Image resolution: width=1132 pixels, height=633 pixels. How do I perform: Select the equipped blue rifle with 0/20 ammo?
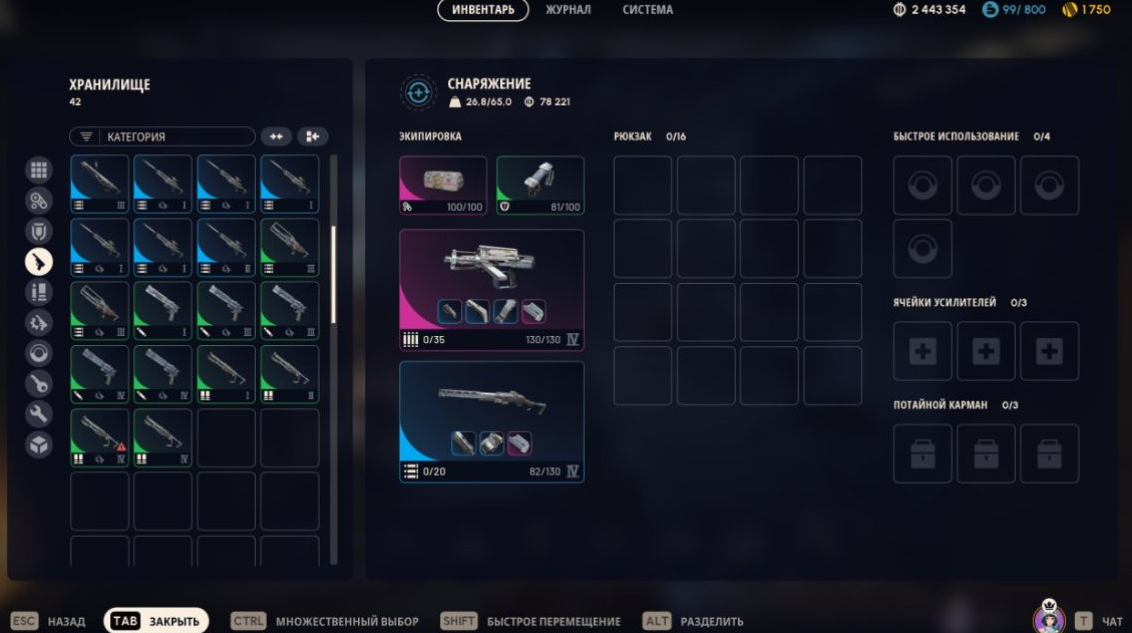[491, 421]
